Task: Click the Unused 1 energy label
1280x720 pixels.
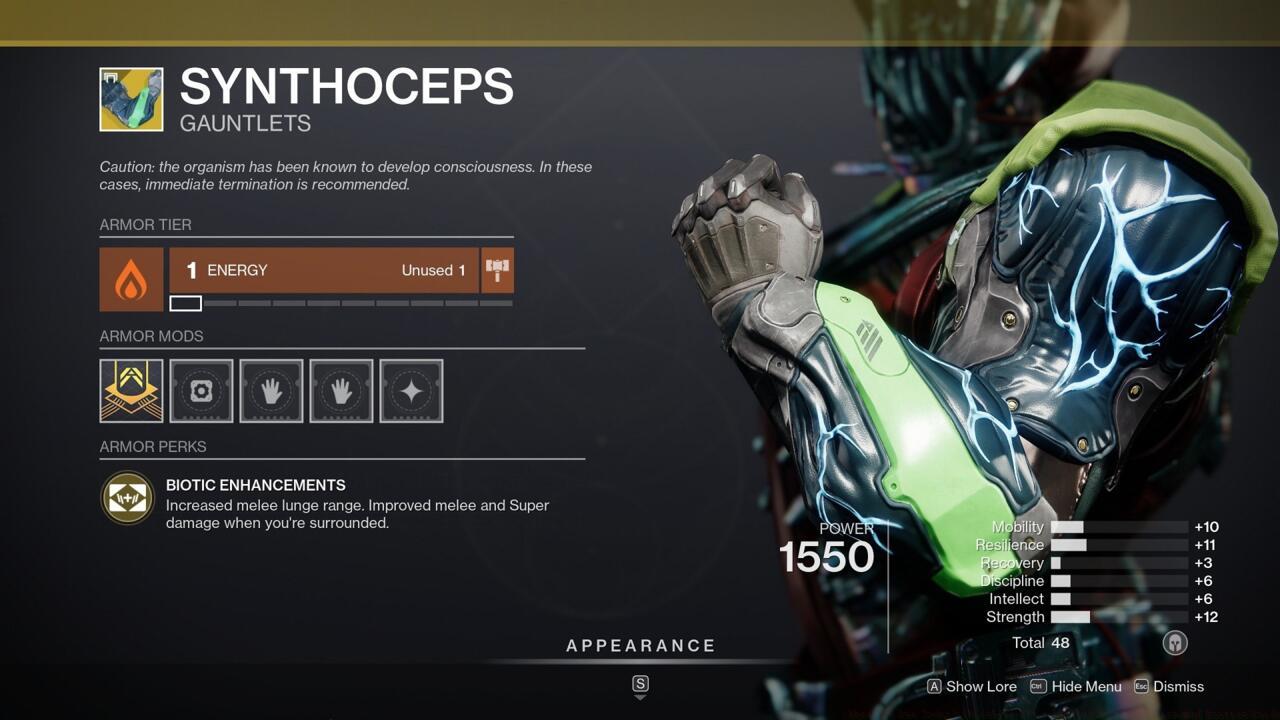Action: [x=433, y=270]
